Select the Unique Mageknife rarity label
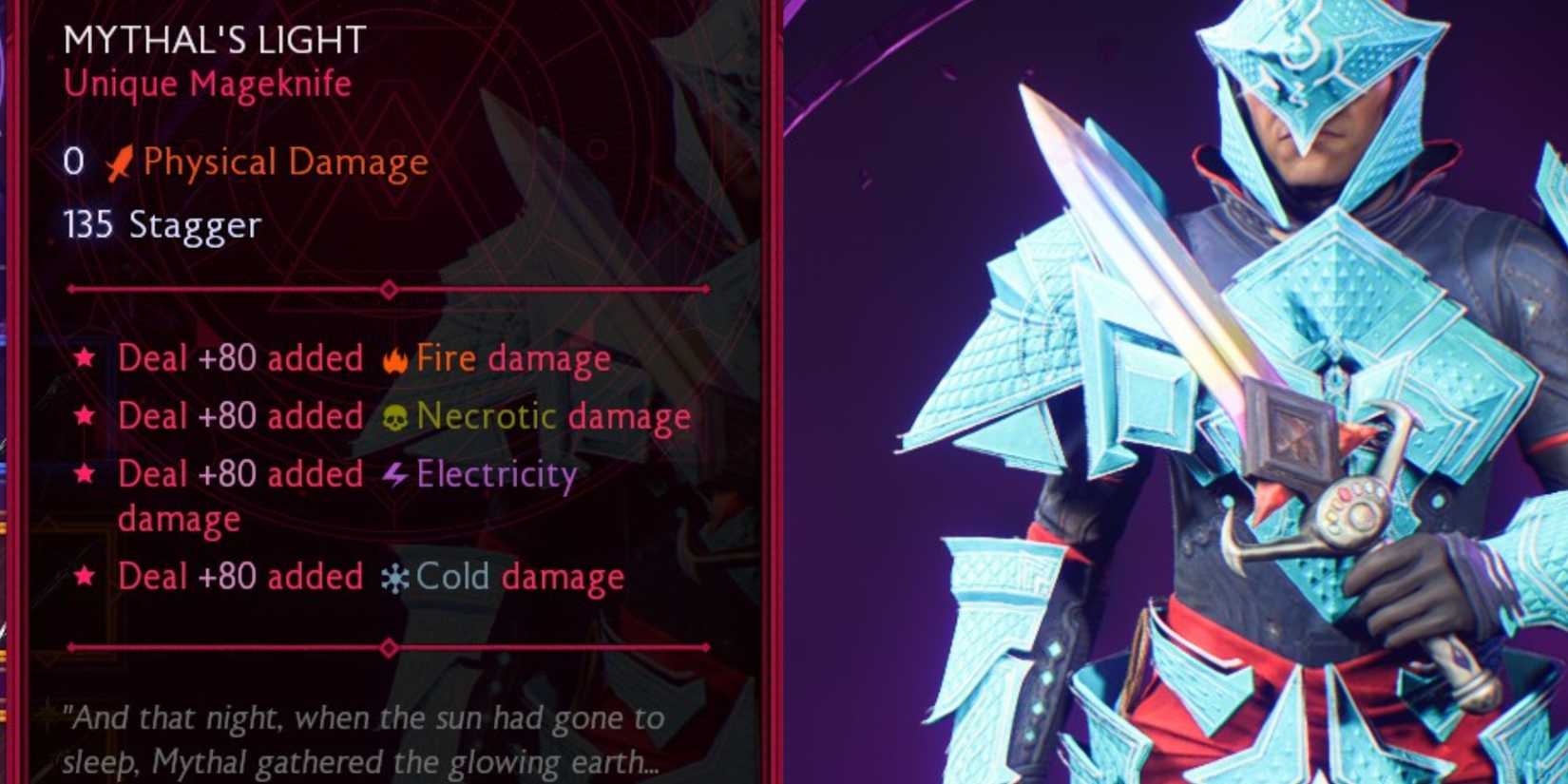The image size is (1568, 784). (x=206, y=84)
